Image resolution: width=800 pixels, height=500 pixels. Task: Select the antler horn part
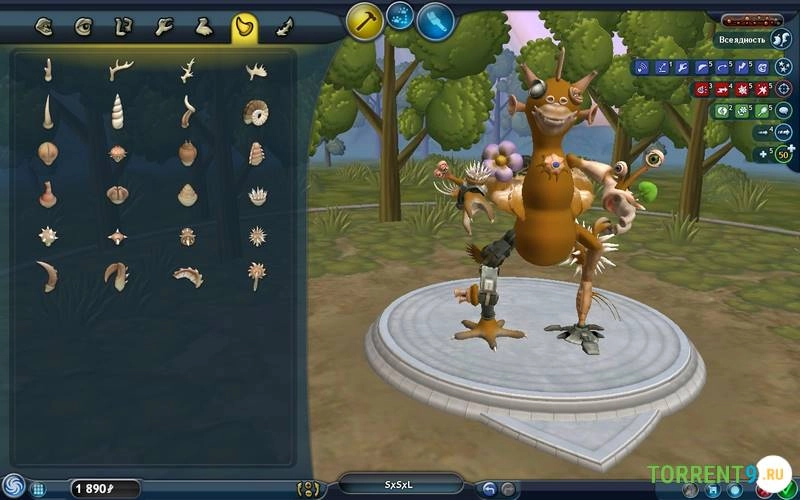point(121,69)
